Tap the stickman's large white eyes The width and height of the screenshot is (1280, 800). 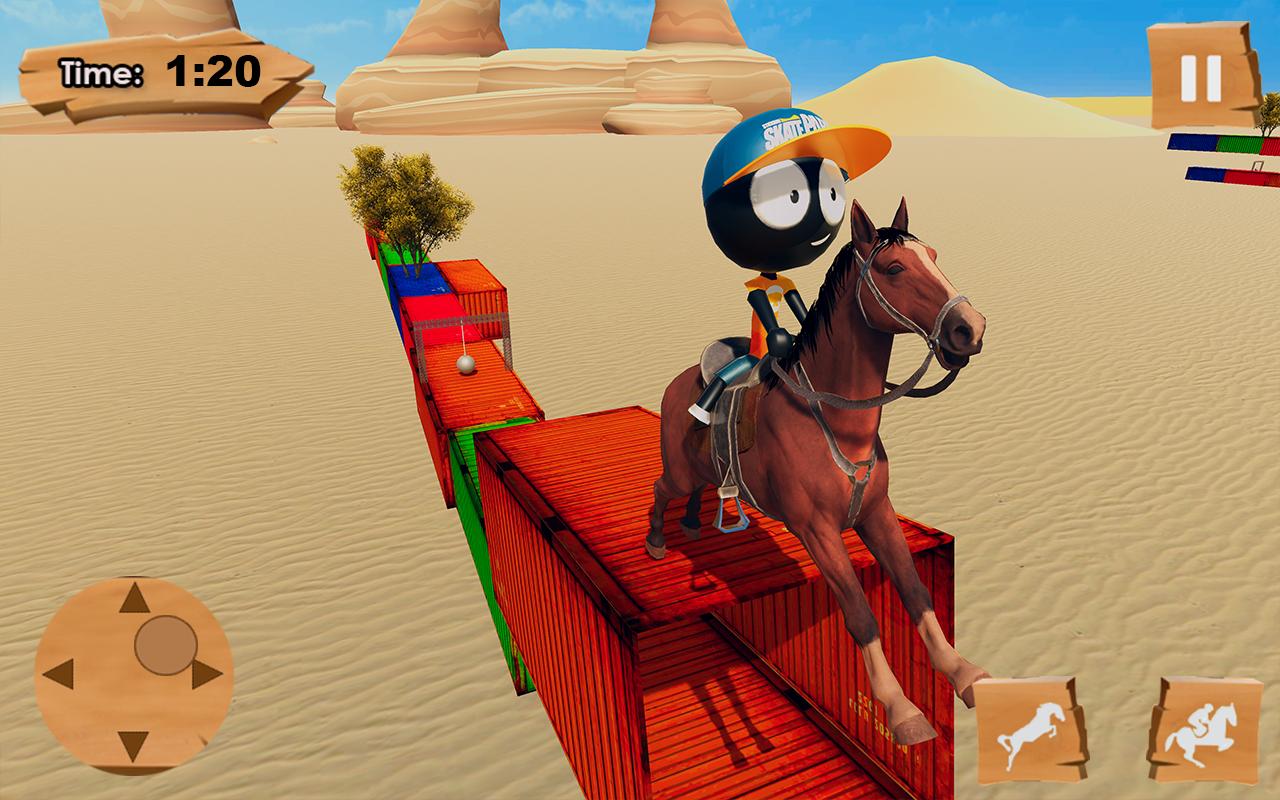[795, 190]
